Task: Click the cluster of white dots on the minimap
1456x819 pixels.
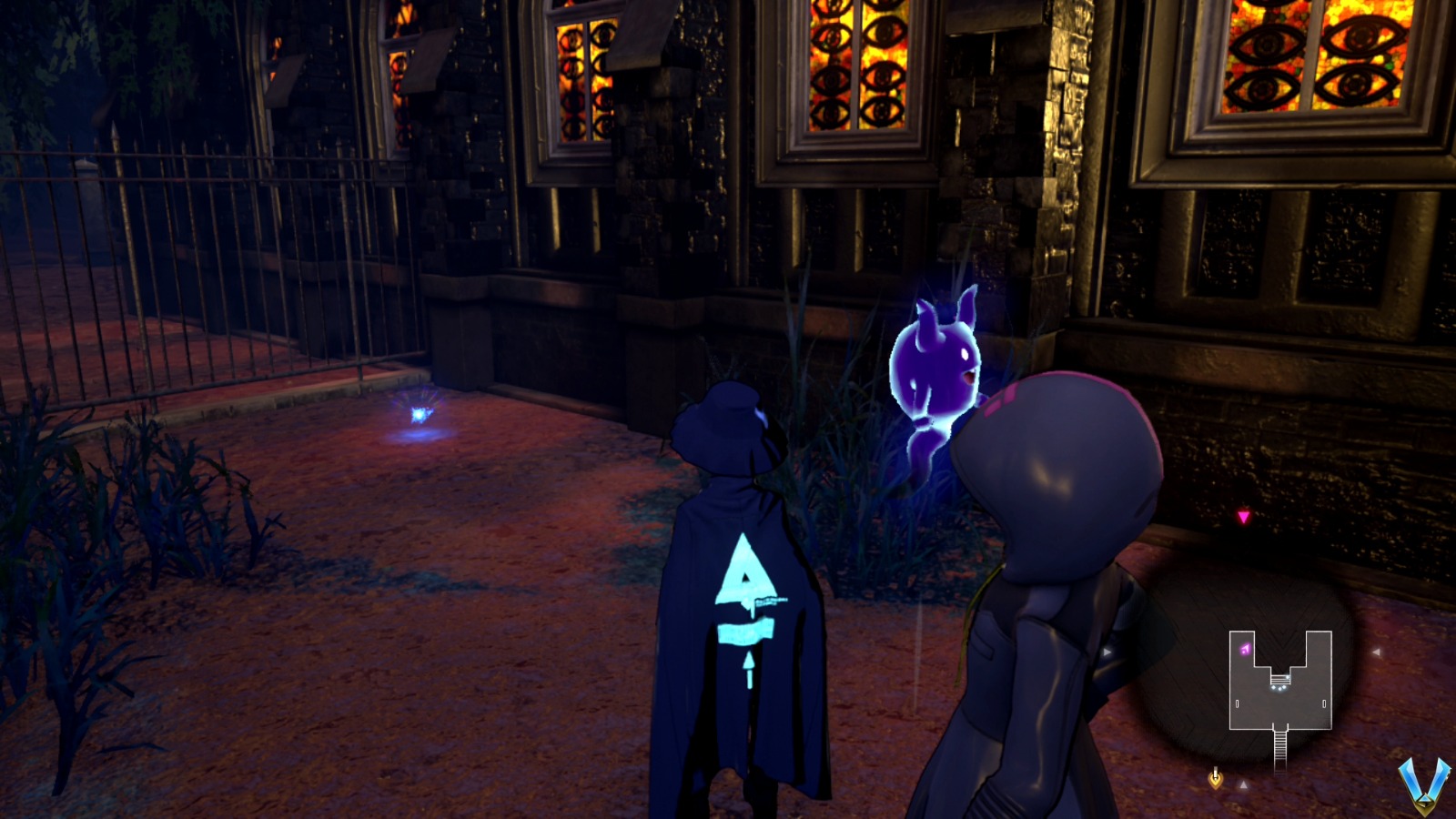Action: coord(1280,688)
